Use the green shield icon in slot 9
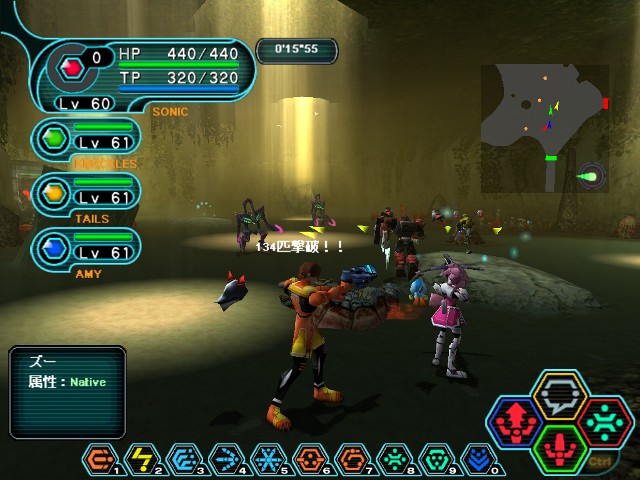Image resolution: width=640 pixels, height=480 pixels. click(x=436, y=461)
